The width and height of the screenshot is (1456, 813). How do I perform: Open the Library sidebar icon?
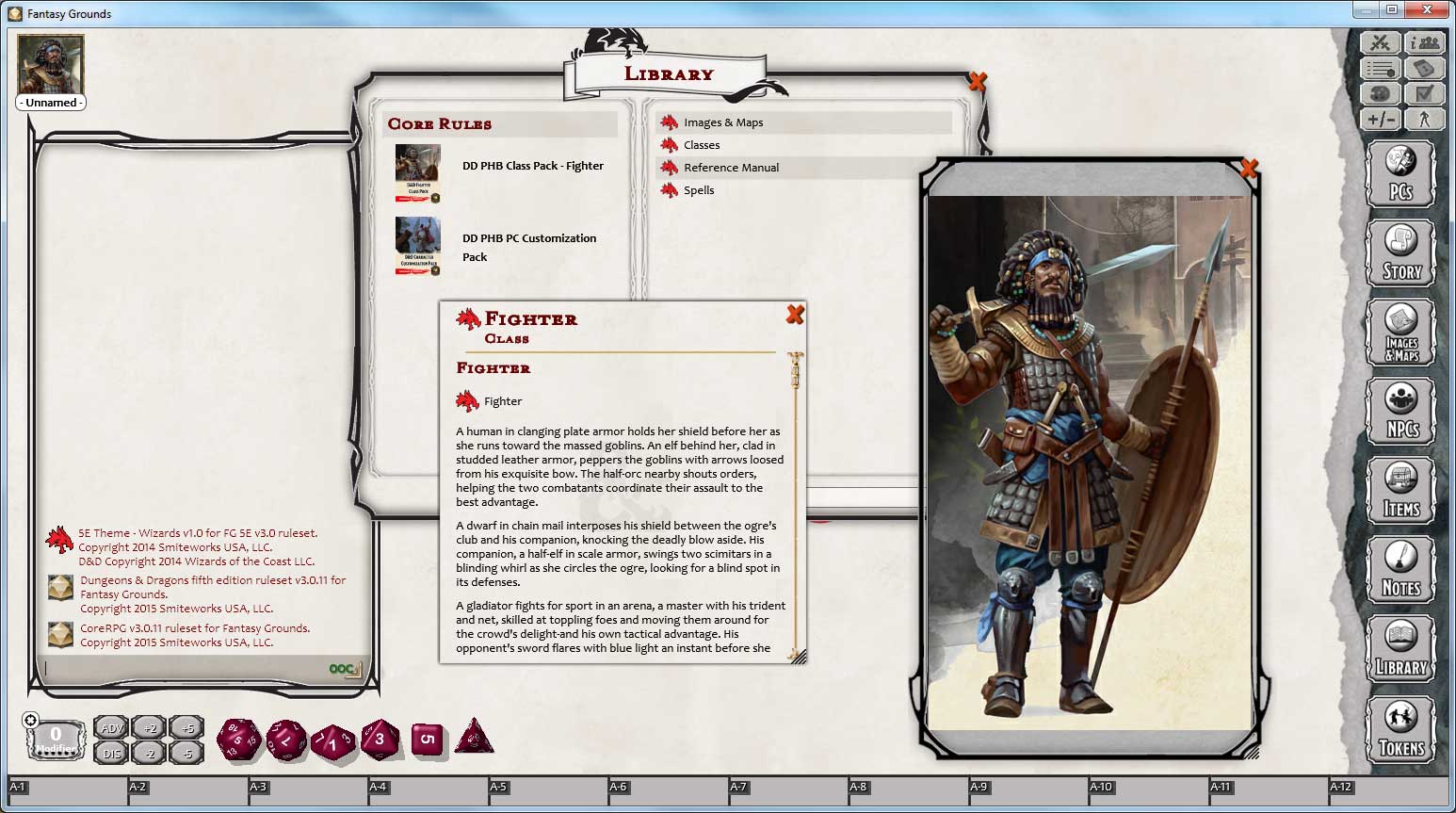coord(1401,649)
